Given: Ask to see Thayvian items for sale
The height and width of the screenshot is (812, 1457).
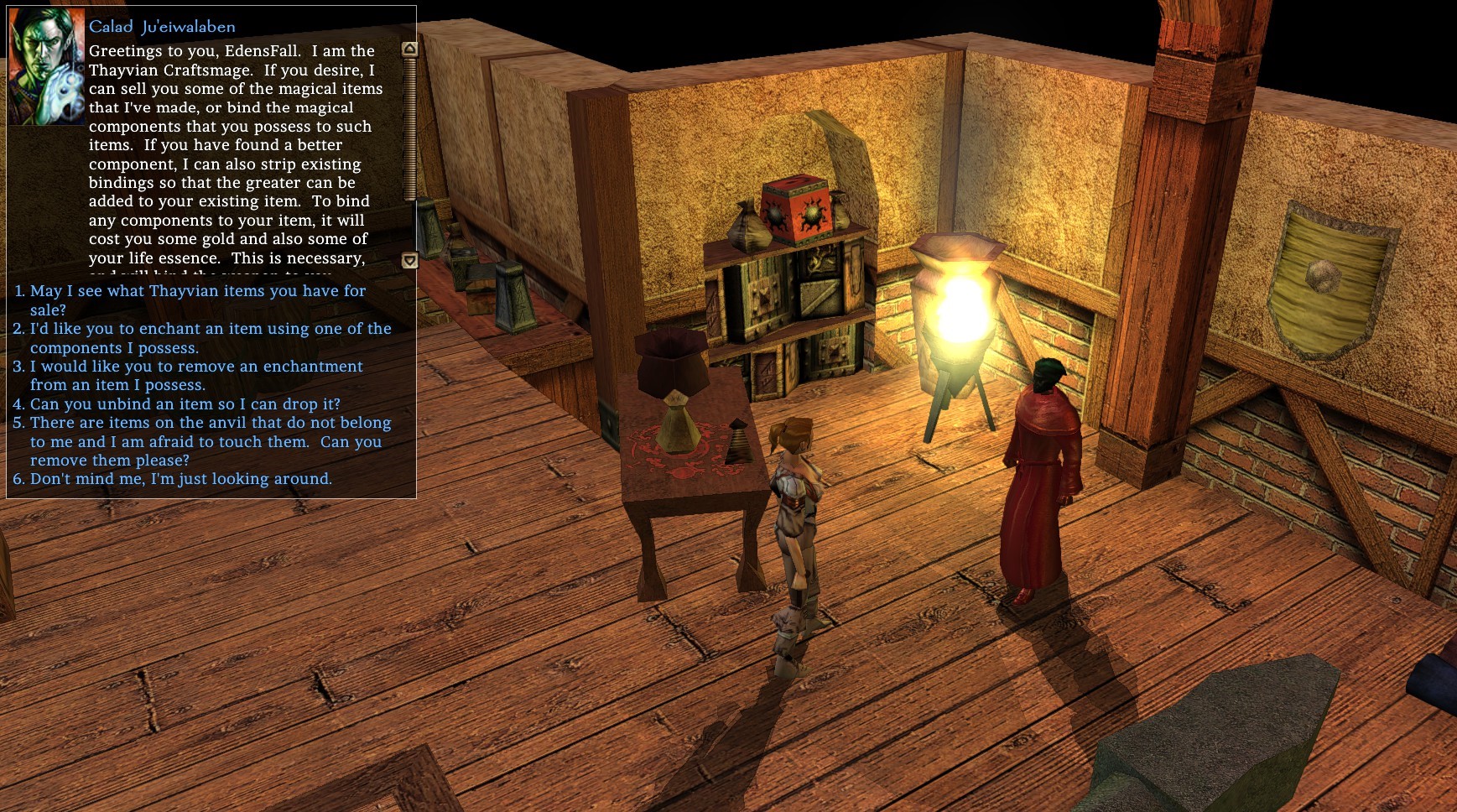Looking at the screenshot, I should pos(197,291).
